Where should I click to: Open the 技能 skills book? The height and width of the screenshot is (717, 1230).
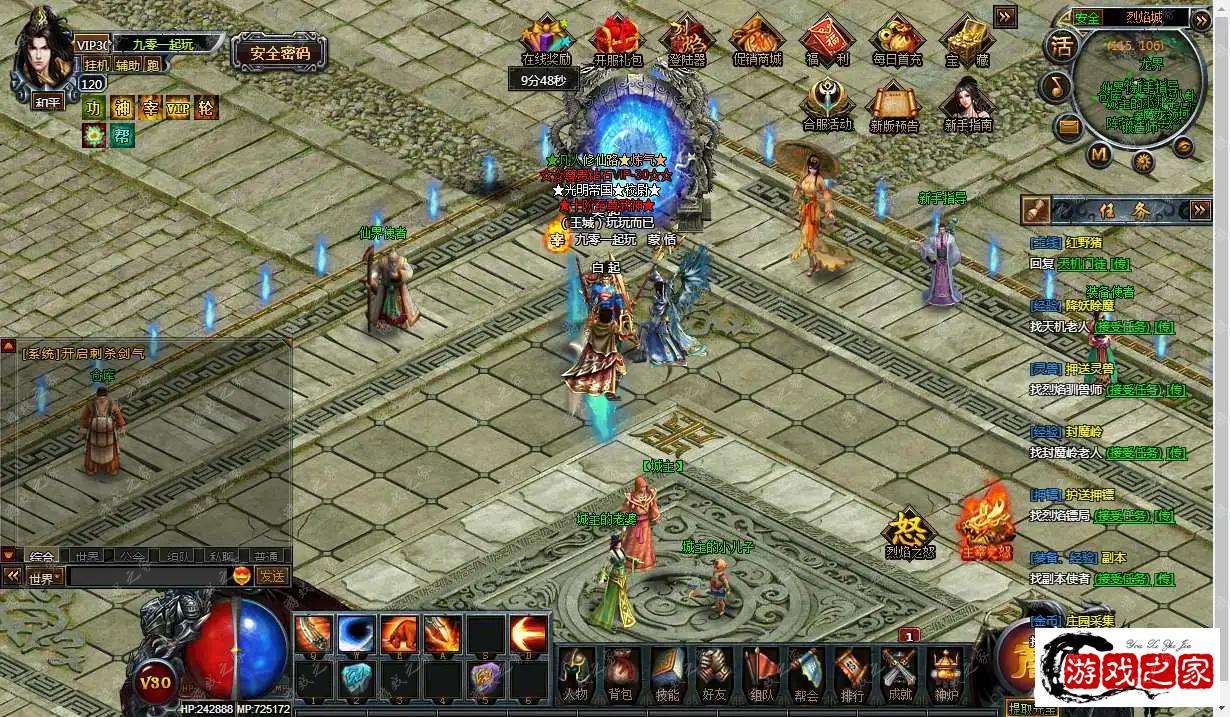(x=667, y=672)
